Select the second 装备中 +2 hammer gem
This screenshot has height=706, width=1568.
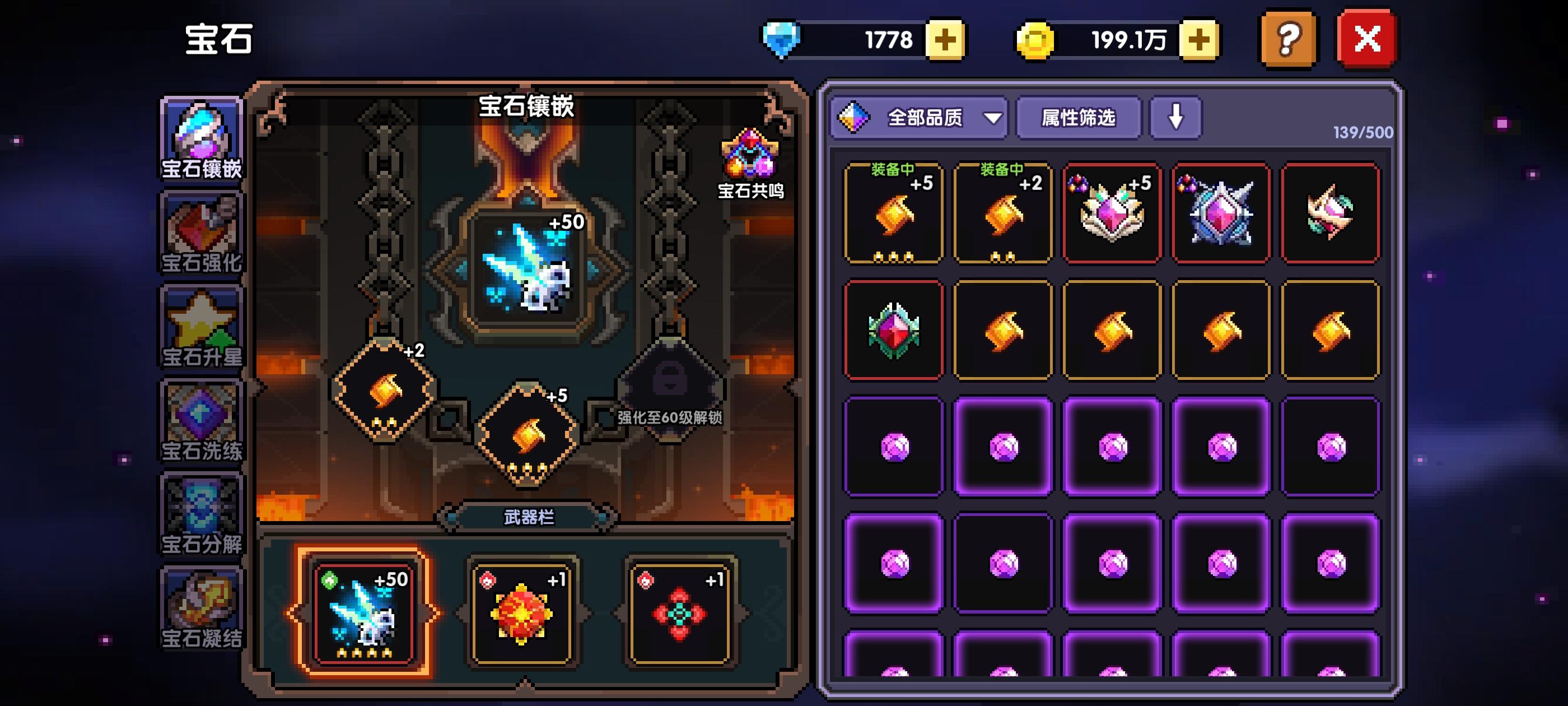point(1002,213)
